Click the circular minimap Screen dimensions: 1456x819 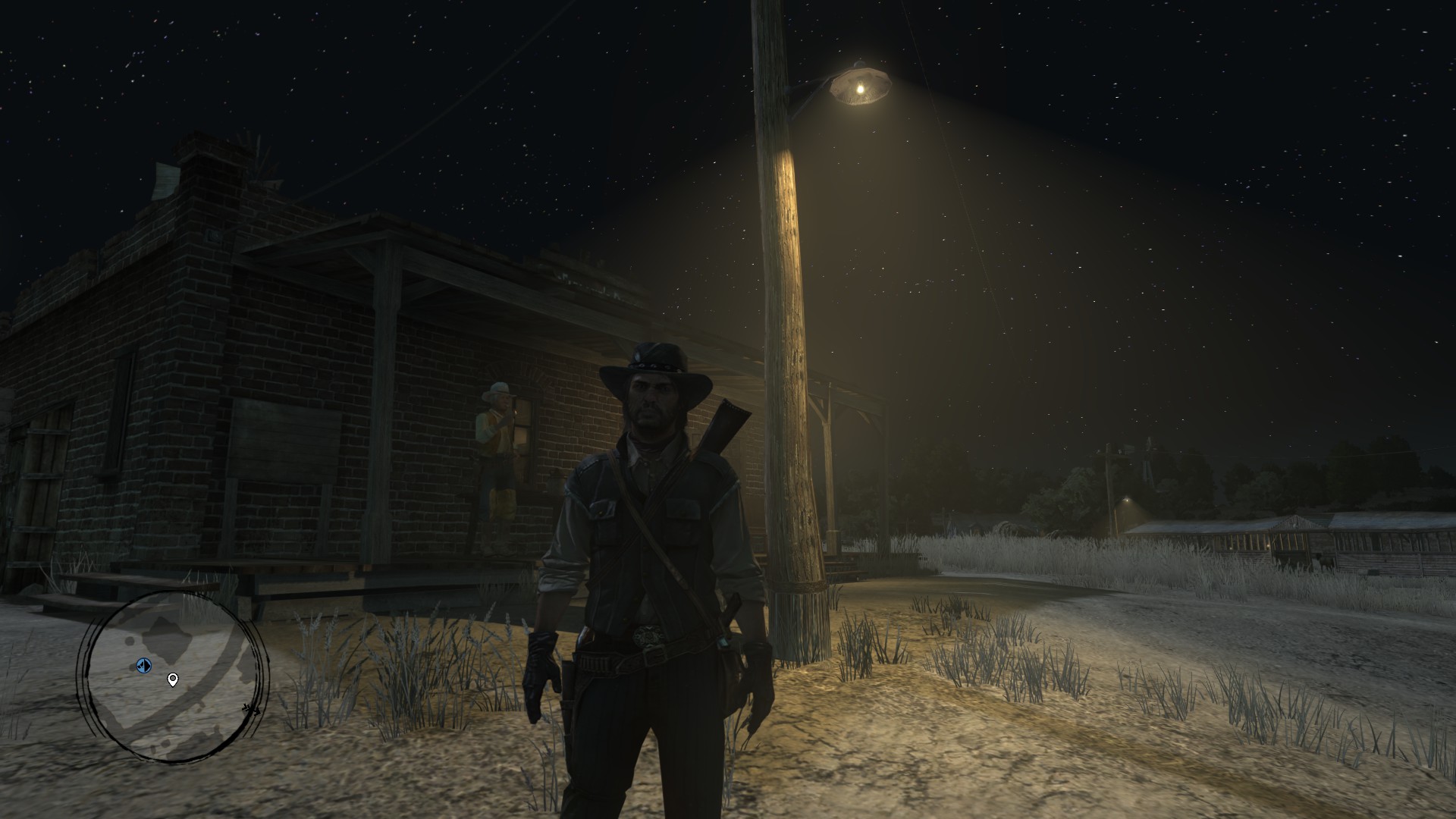point(174,676)
